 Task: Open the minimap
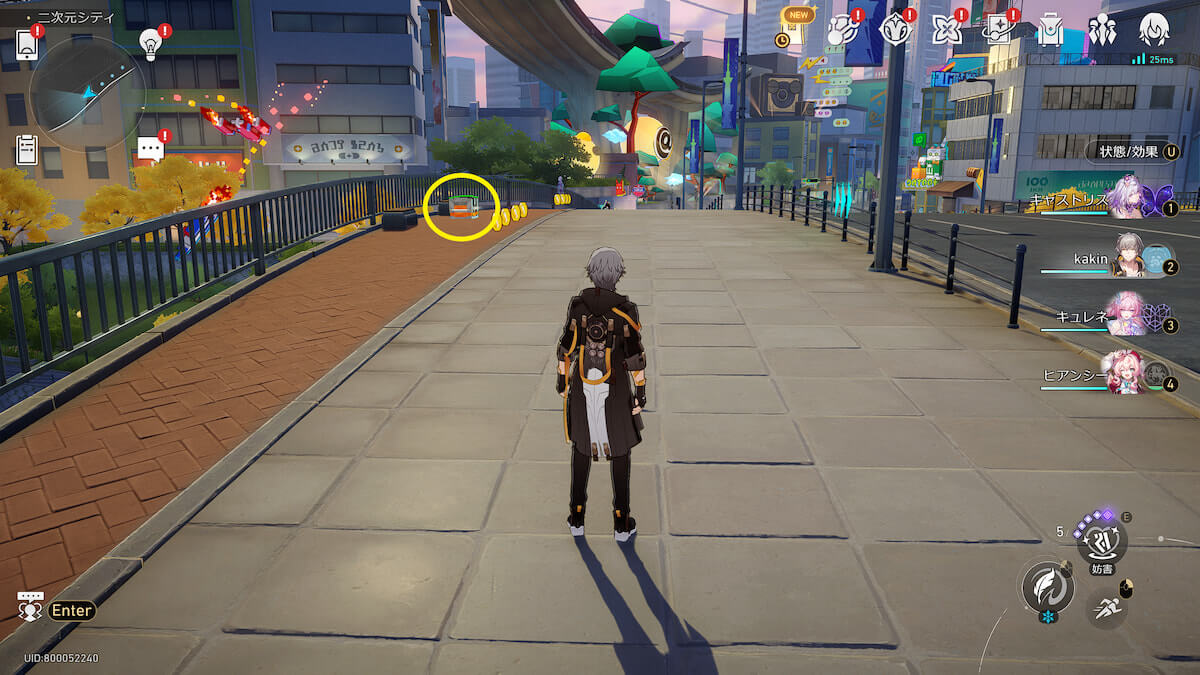click(88, 95)
